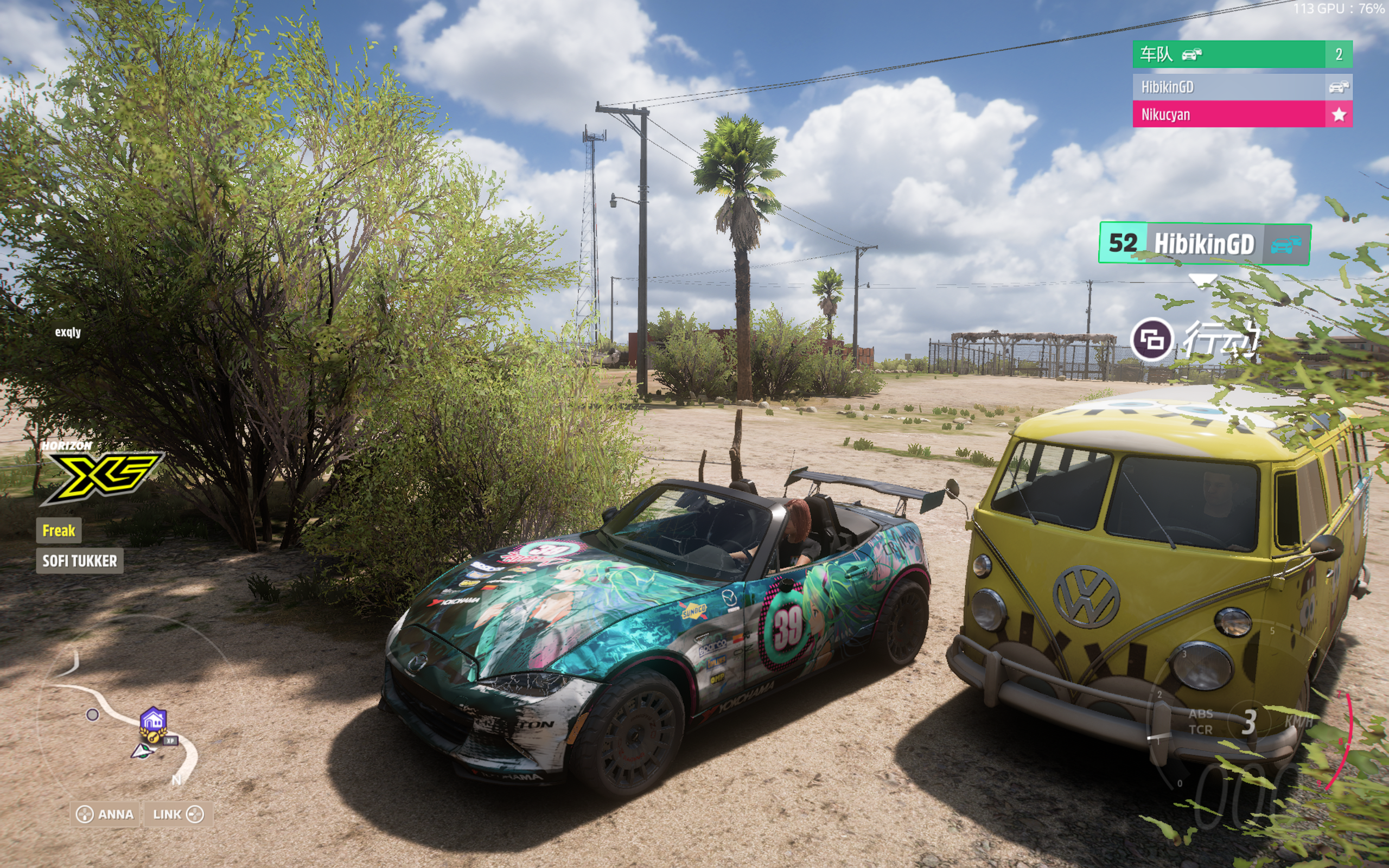Image resolution: width=1389 pixels, height=868 pixels.
Task: Click the circle waypoint marker on minimap
Action: (92, 714)
